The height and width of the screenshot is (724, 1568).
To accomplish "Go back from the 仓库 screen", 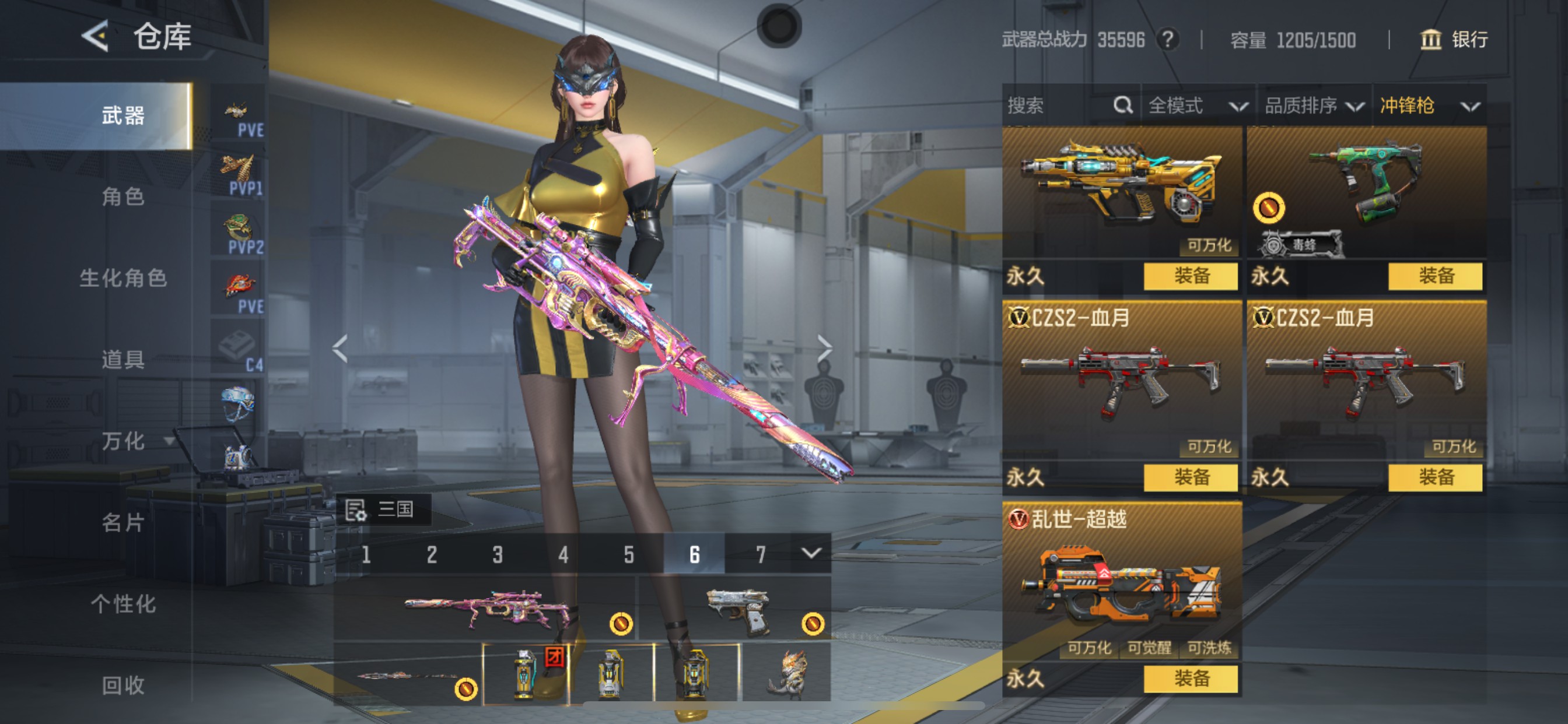I will point(96,36).
